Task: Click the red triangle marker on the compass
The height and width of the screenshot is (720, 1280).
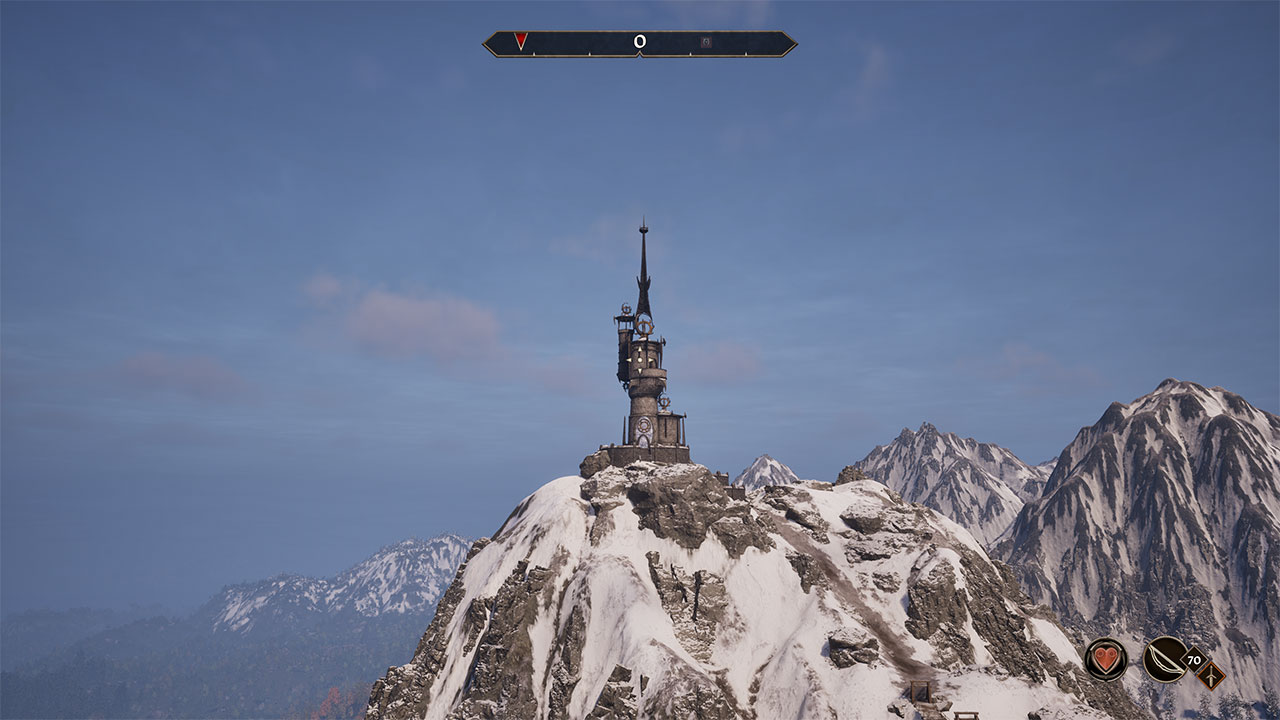Action: 521,41
